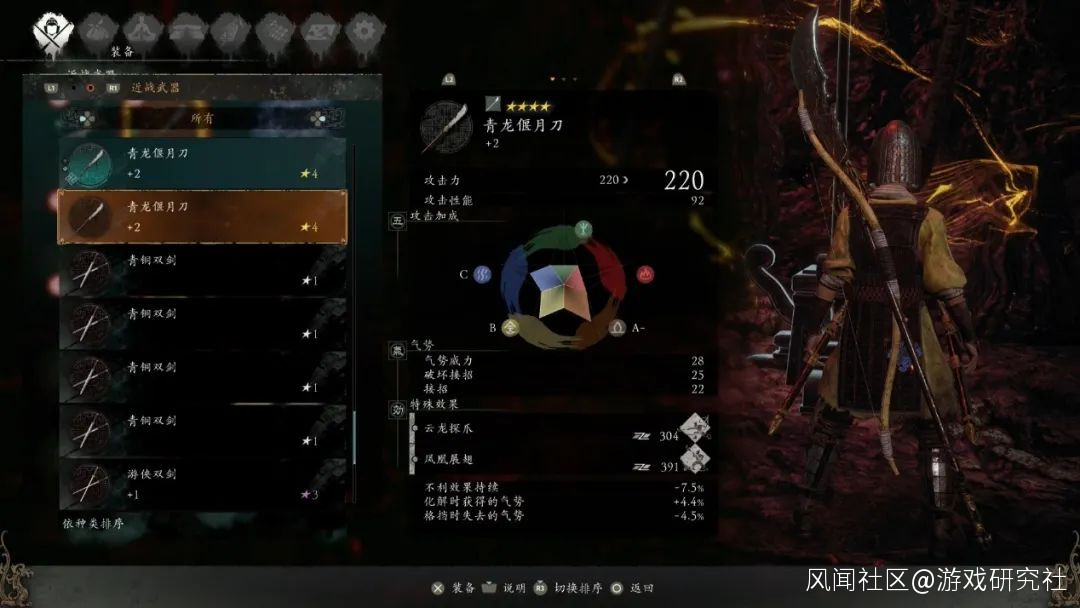Viewport: 1080px width, 608px height.
Task: Click the 青龙偃月刀 weapon thumbnail in detail panel
Action: pos(446,124)
